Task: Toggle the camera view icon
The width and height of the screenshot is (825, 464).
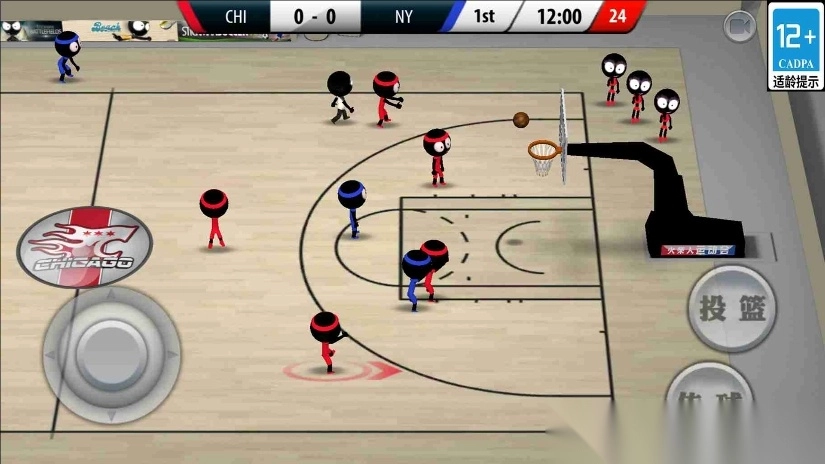Action: tap(740, 24)
